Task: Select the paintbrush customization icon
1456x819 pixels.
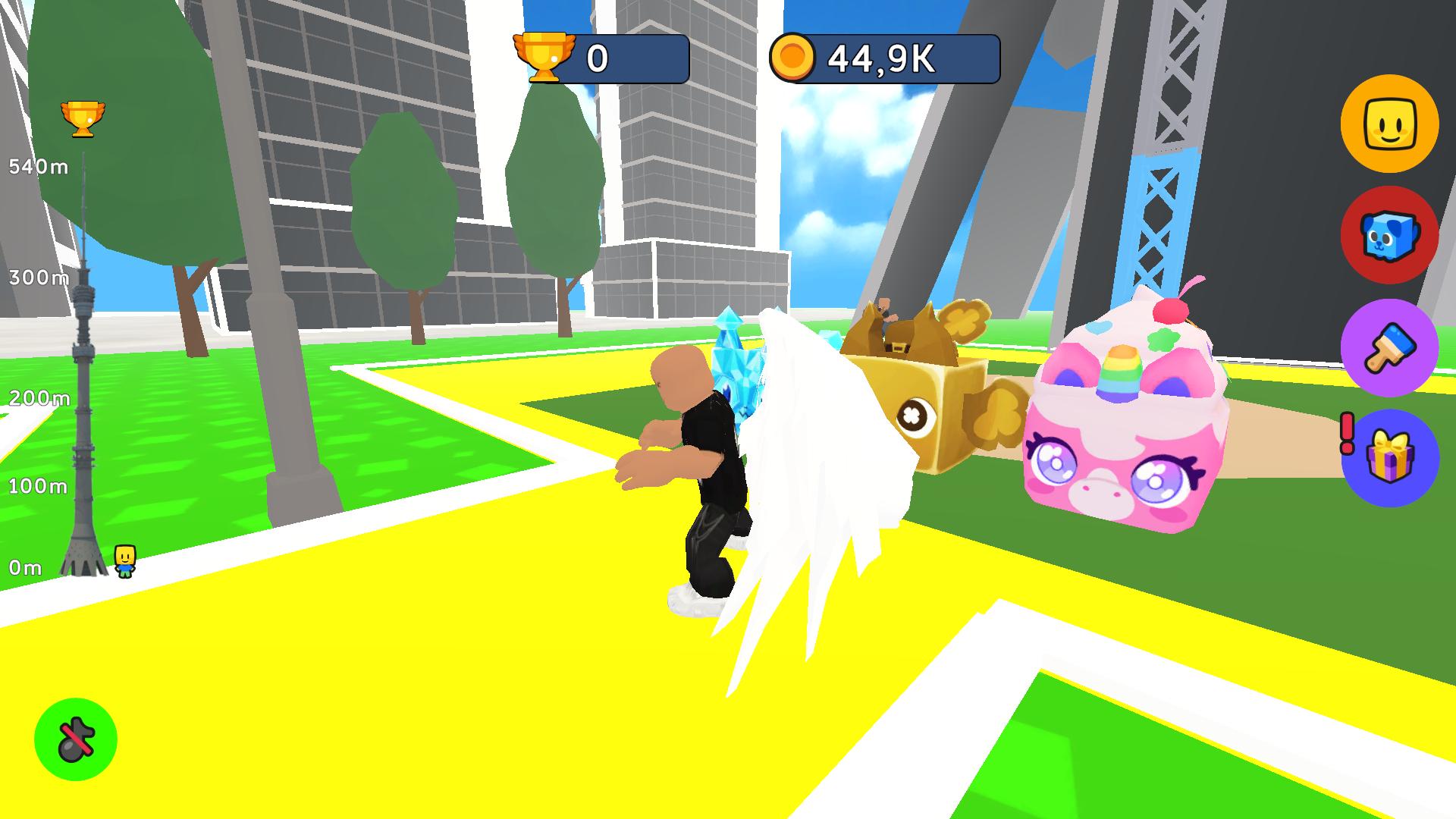Action: (x=1390, y=347)
